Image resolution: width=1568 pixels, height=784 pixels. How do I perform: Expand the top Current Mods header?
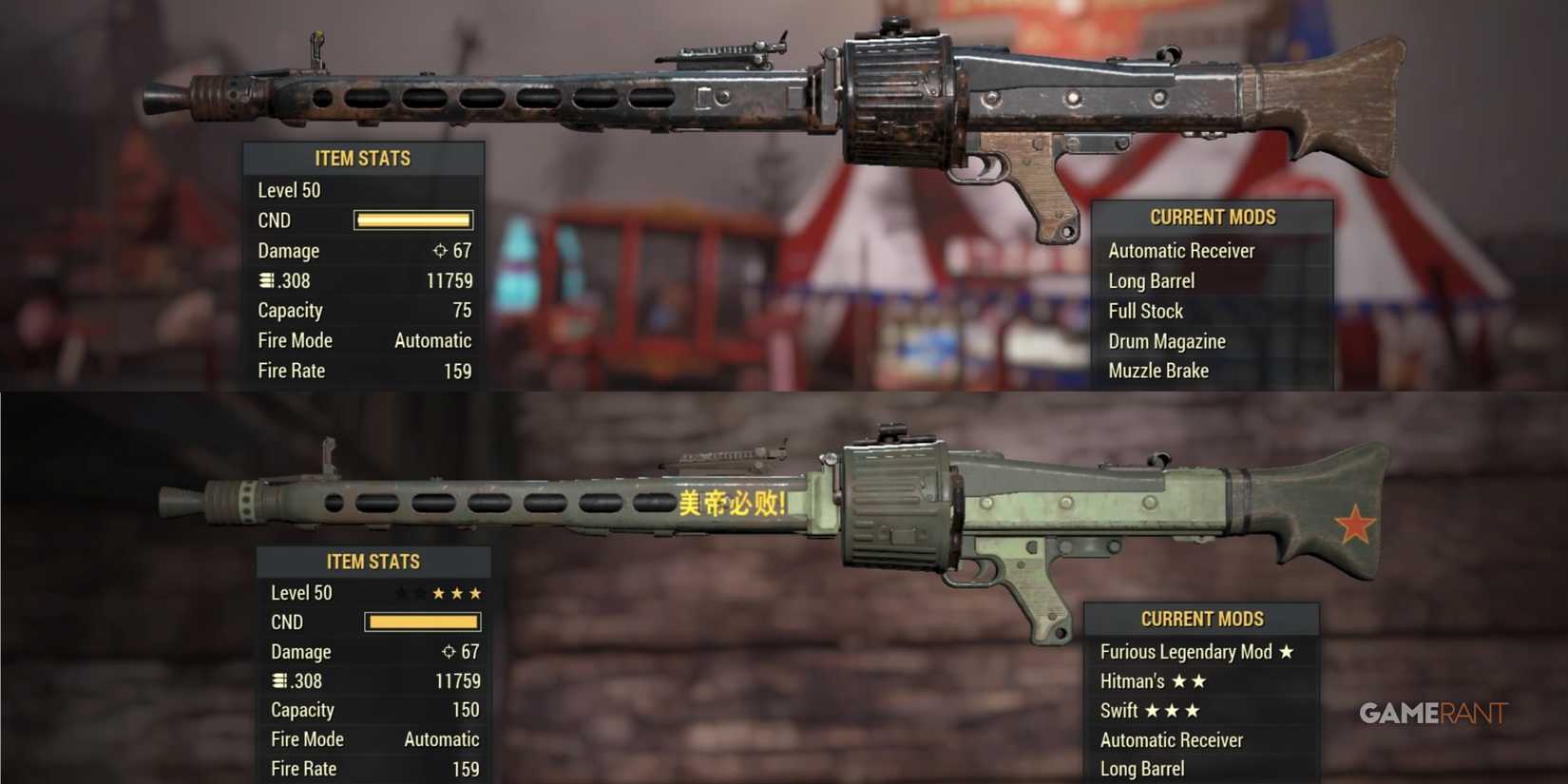[1211, 217]
